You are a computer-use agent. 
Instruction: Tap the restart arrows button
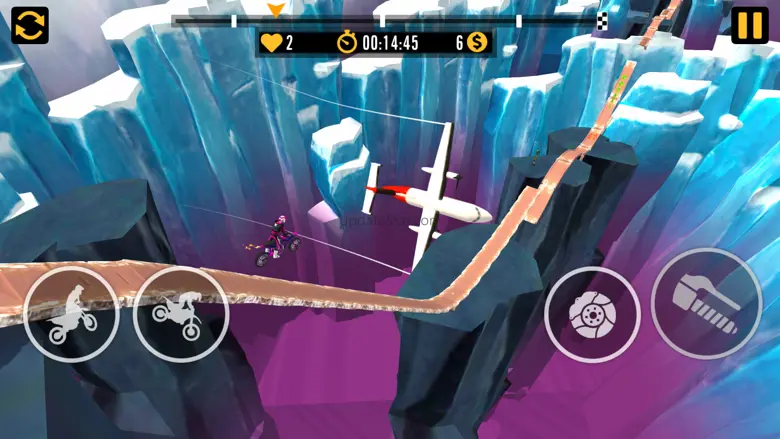tap(30, 25)
